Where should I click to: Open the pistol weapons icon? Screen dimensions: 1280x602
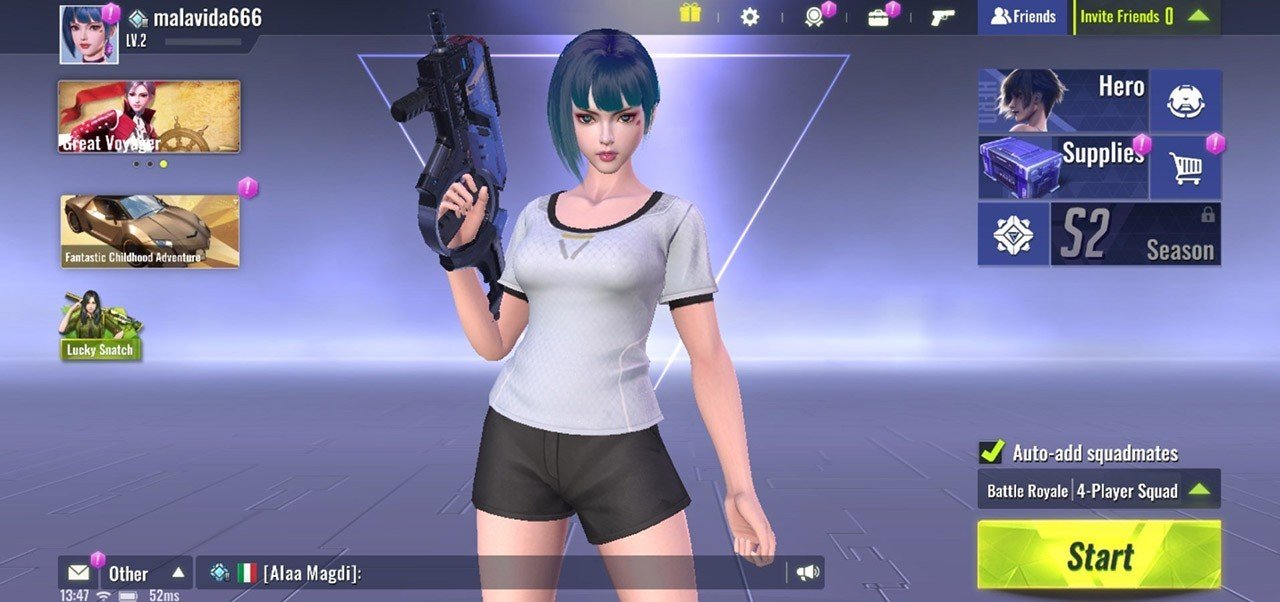point(942,17)
